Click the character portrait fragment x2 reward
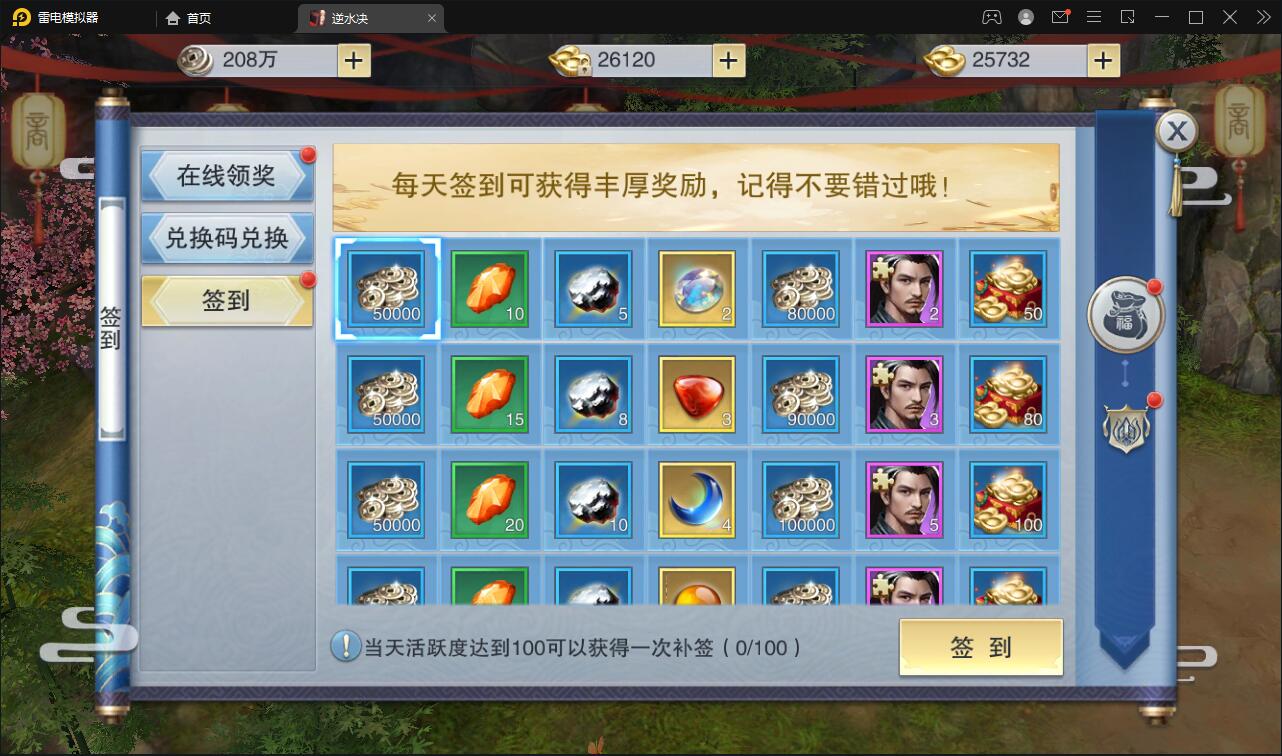1282x756 pixels. tap(904, 290)
